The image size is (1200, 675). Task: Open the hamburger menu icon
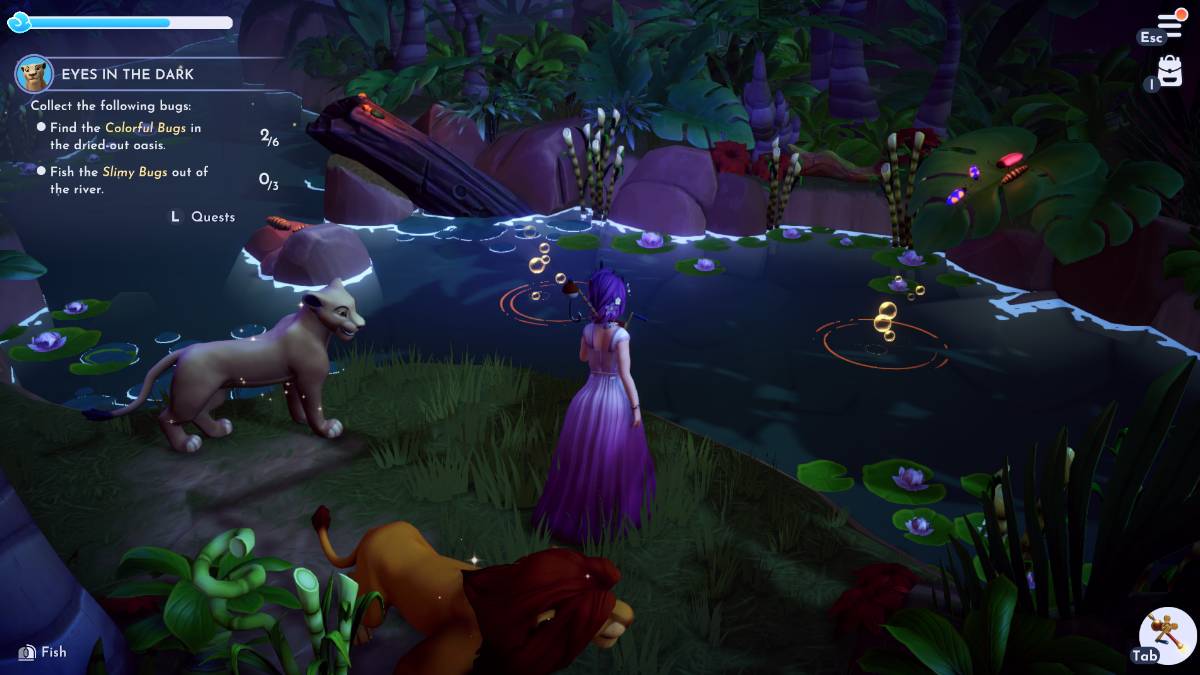point(1170,22)
